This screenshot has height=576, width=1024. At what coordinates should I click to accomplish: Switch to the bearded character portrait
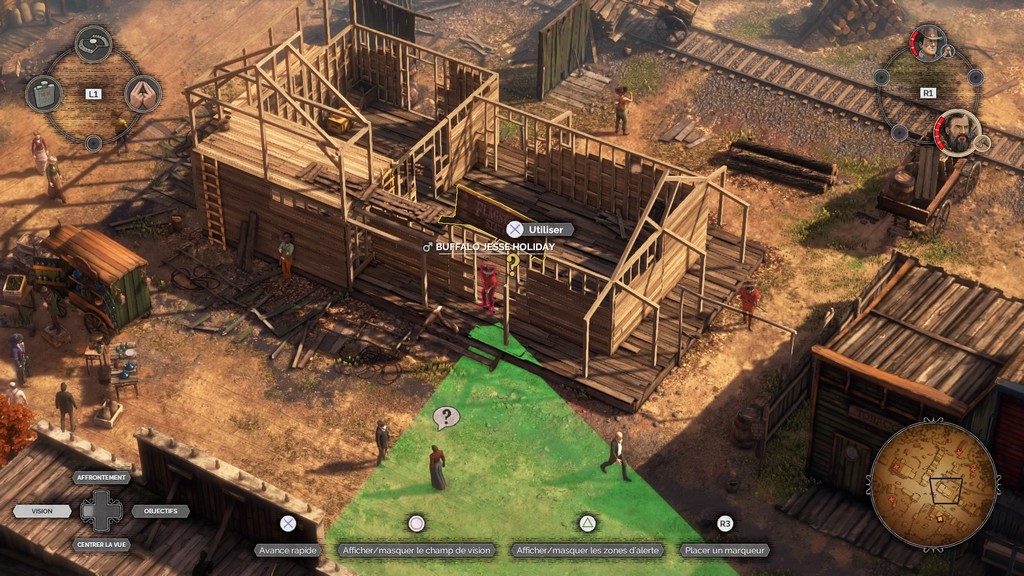957,132
